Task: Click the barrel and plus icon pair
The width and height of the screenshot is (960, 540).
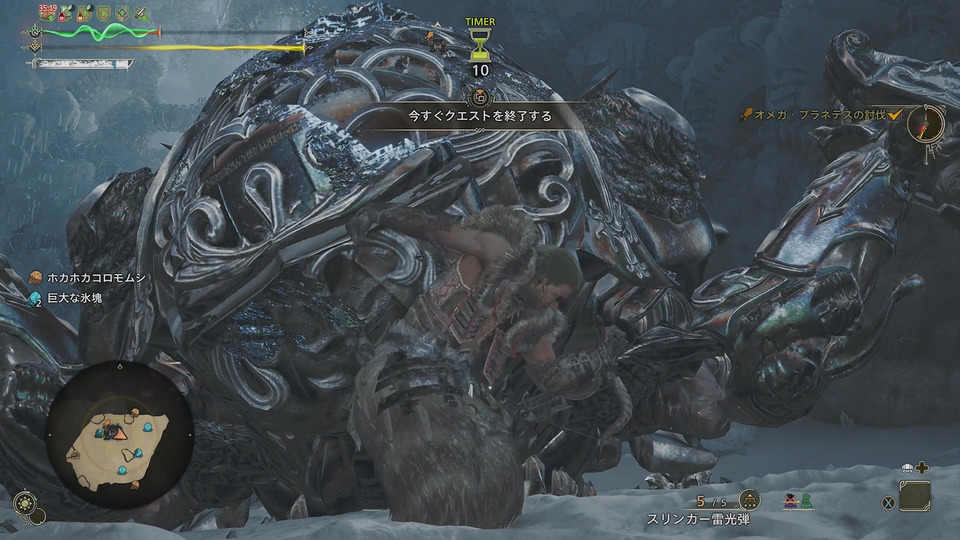Action: (x=914, y=467)
